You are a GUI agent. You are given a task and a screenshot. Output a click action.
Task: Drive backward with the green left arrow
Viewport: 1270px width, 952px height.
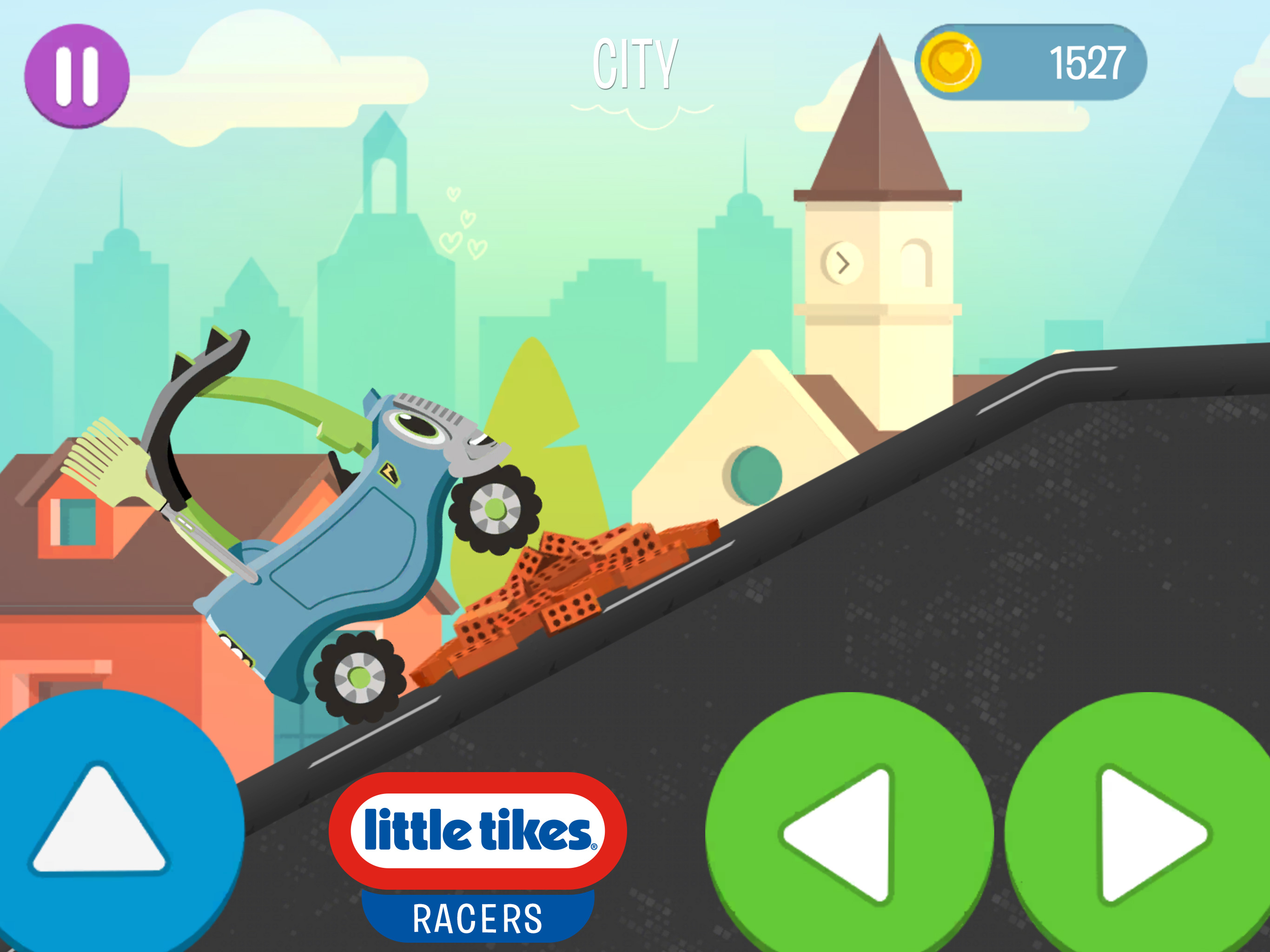[x=848, y=833]
